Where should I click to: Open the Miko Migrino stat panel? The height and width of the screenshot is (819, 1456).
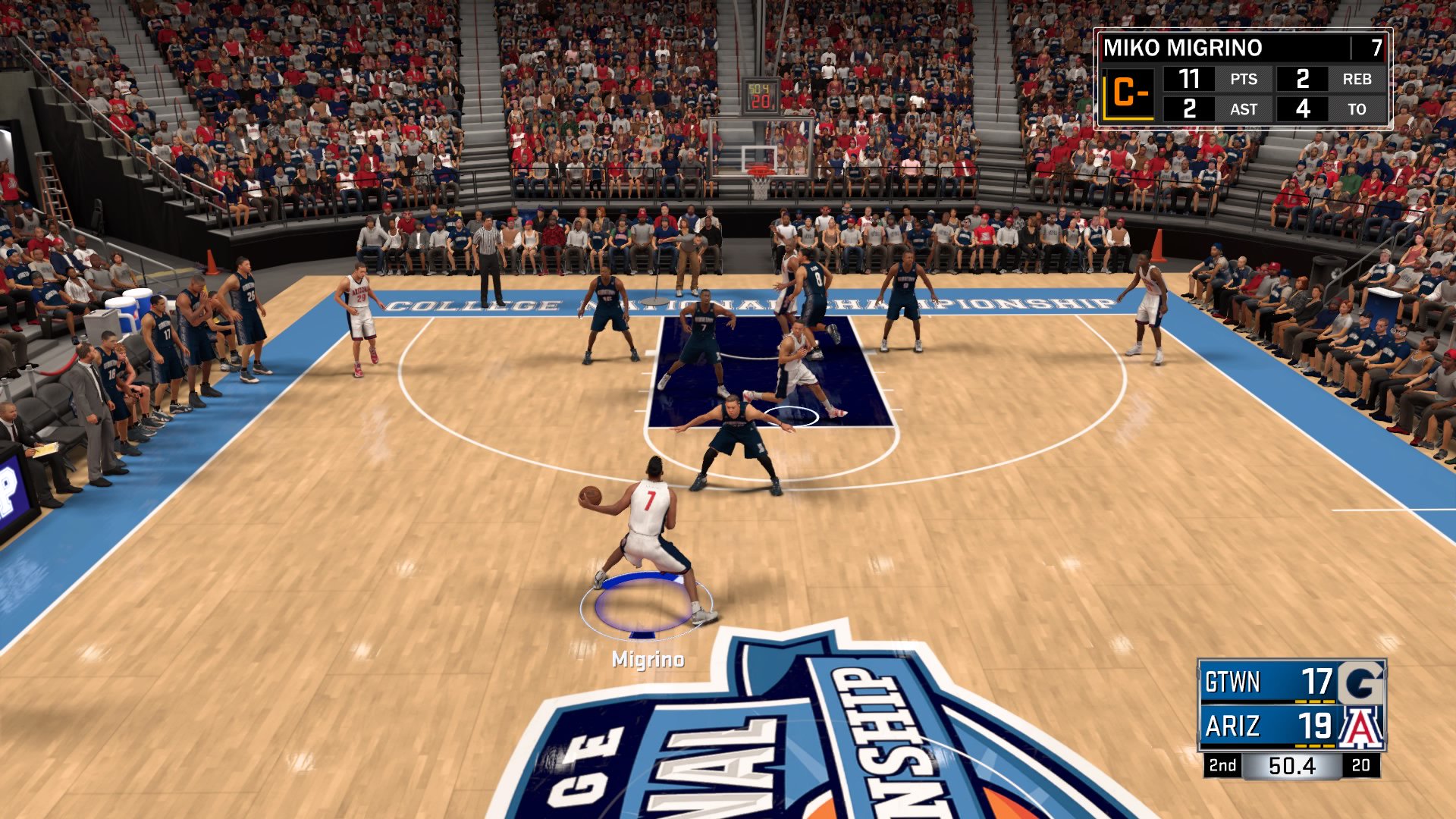coord(1242,79)
